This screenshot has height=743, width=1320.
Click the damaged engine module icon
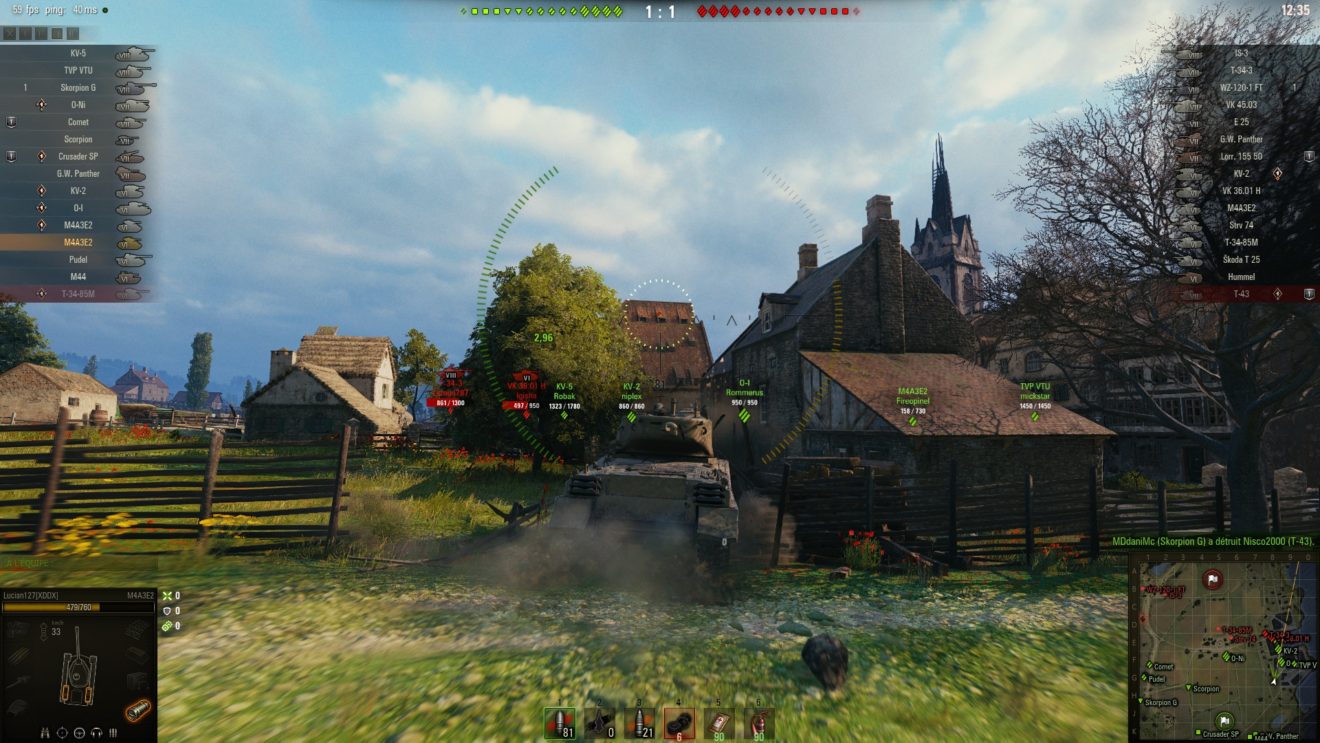(x=137, y=710)
